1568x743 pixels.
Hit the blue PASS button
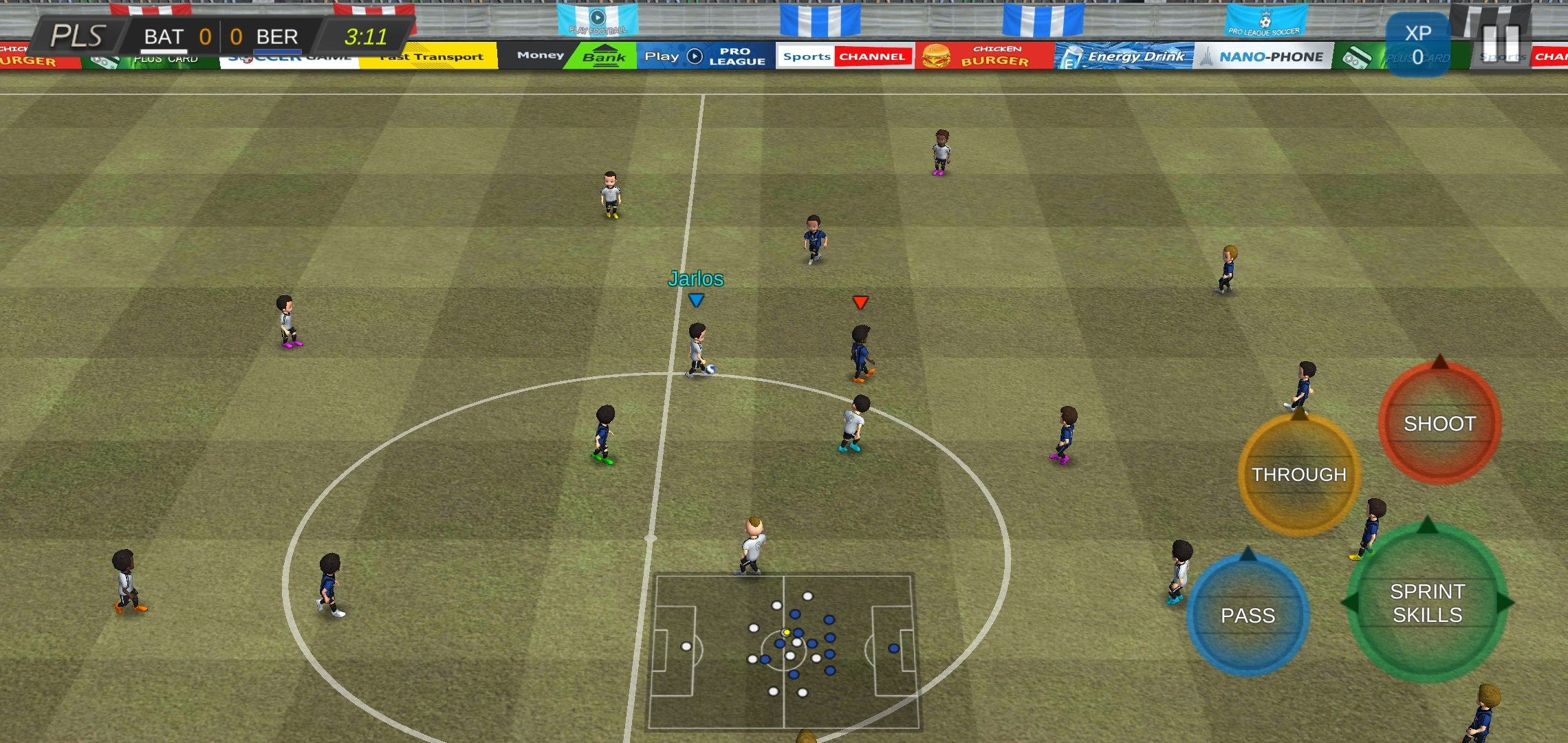(x=1248, y=615)
